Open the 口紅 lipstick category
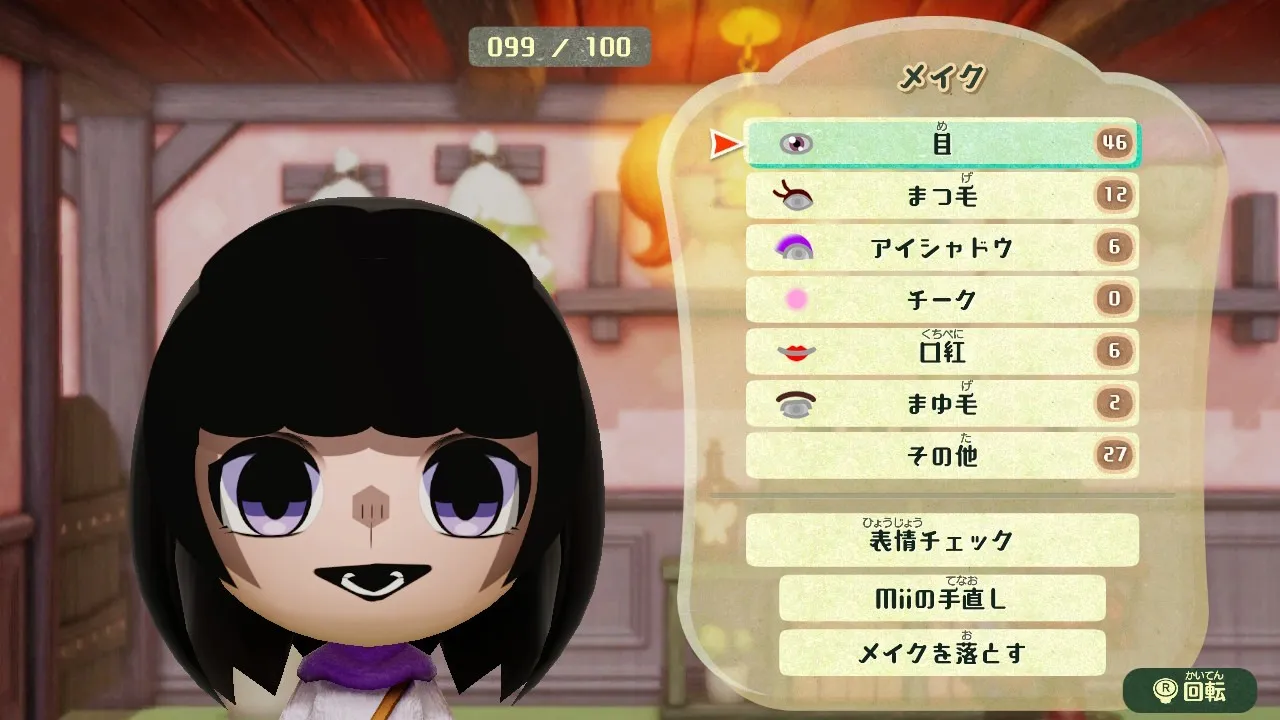 pos(941,351)
